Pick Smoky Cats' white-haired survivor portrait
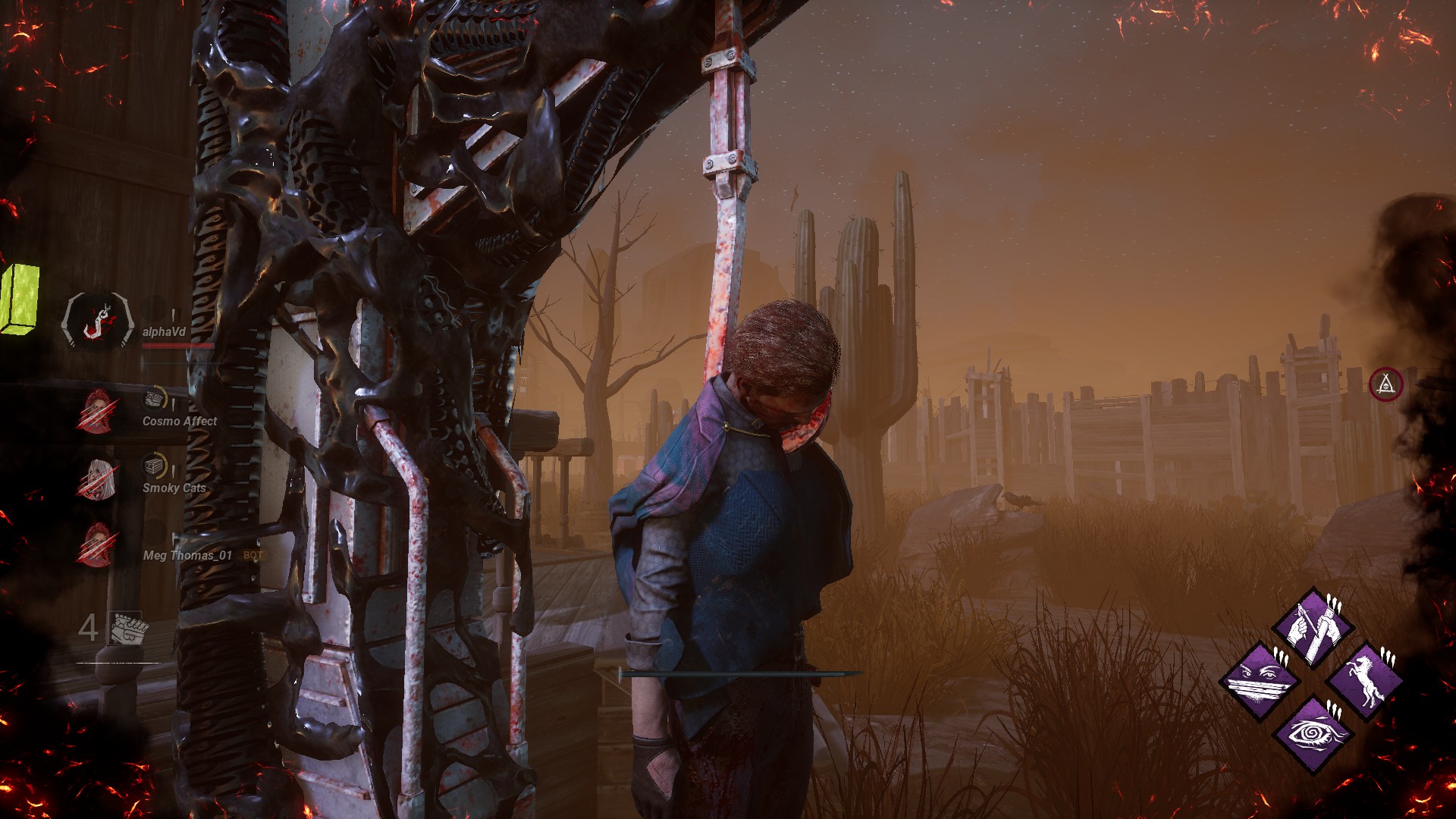The width and height of the screenshot is (1456, 819). (x=97, y=479)
